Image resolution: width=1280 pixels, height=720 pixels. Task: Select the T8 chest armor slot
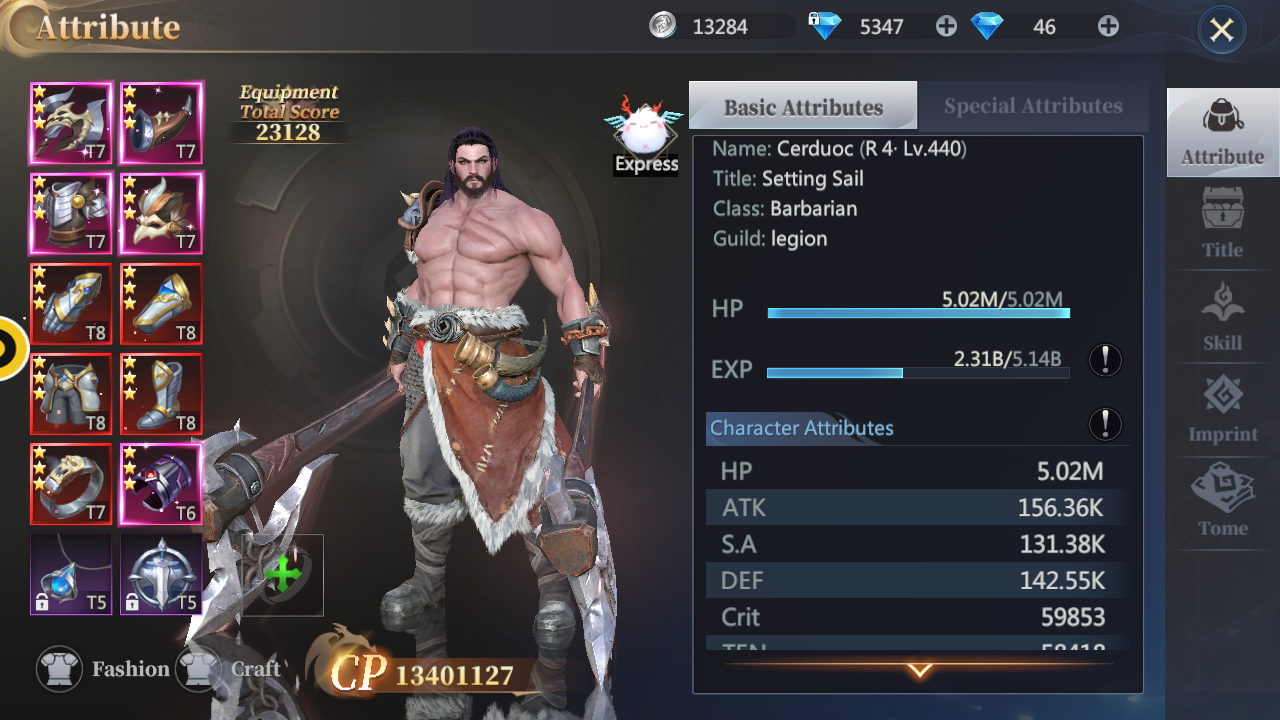click(x=71, y=393)
